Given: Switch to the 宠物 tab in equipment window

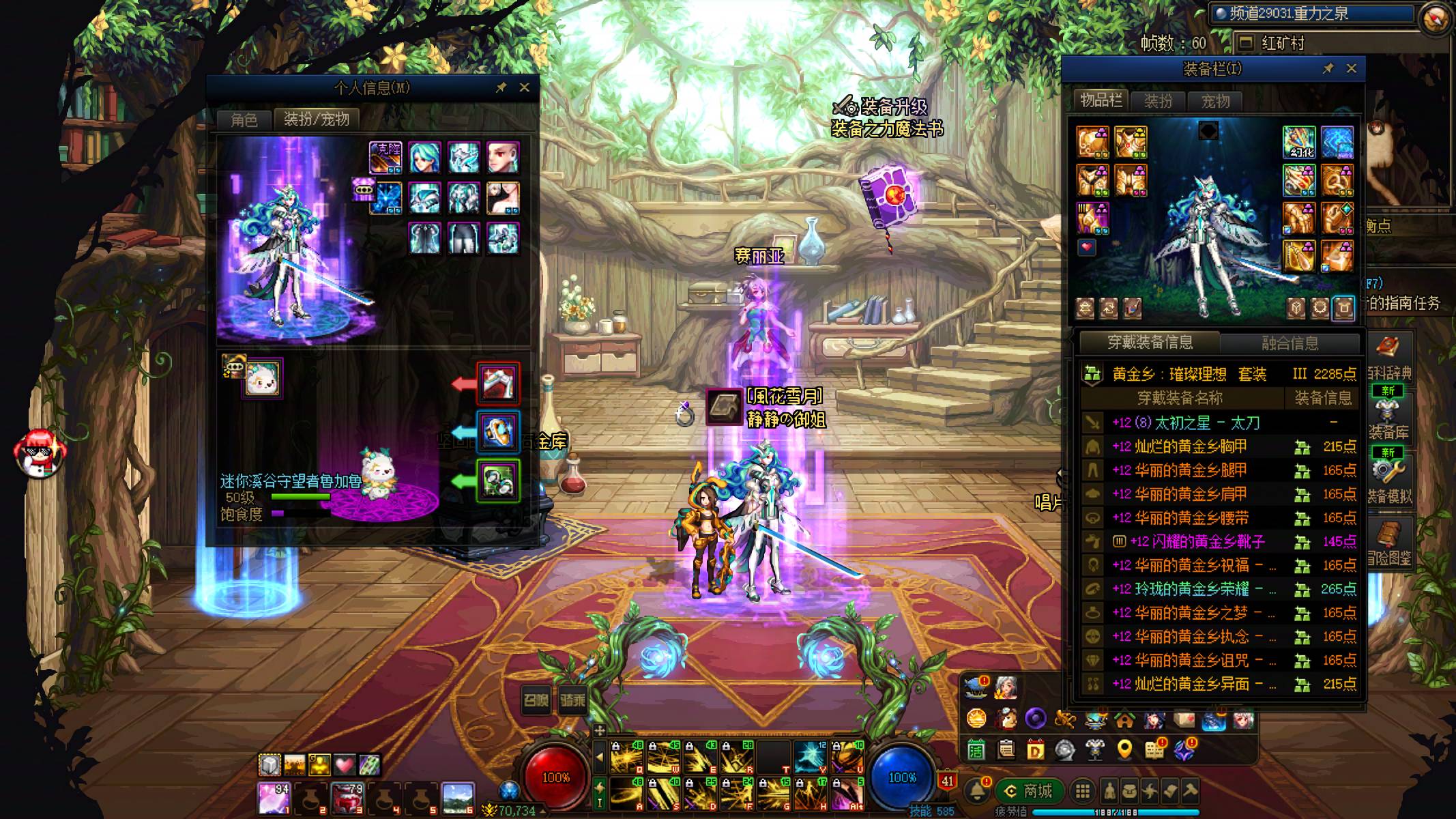Looking at the screenshot, I should tap(1215, 102).
